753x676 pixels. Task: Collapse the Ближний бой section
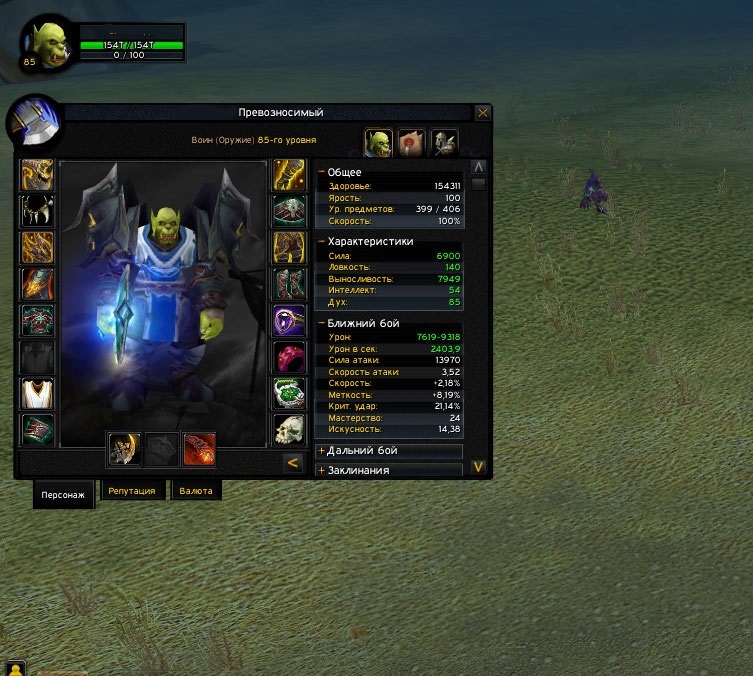322,324
